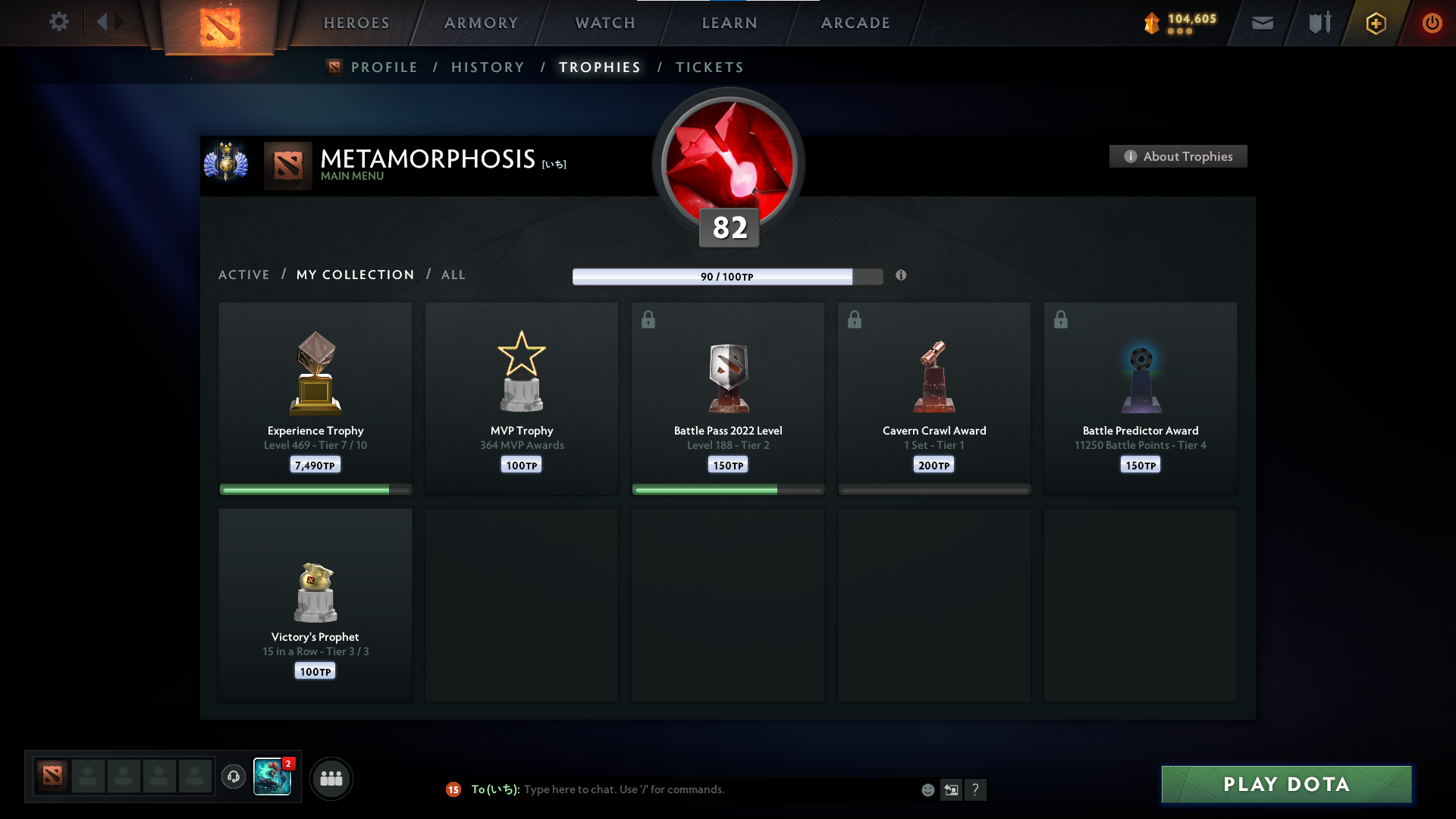This screenshot has height=819, width=1456.
Task: Open the armory shield and sword icon
Action: pos(1319,23)
